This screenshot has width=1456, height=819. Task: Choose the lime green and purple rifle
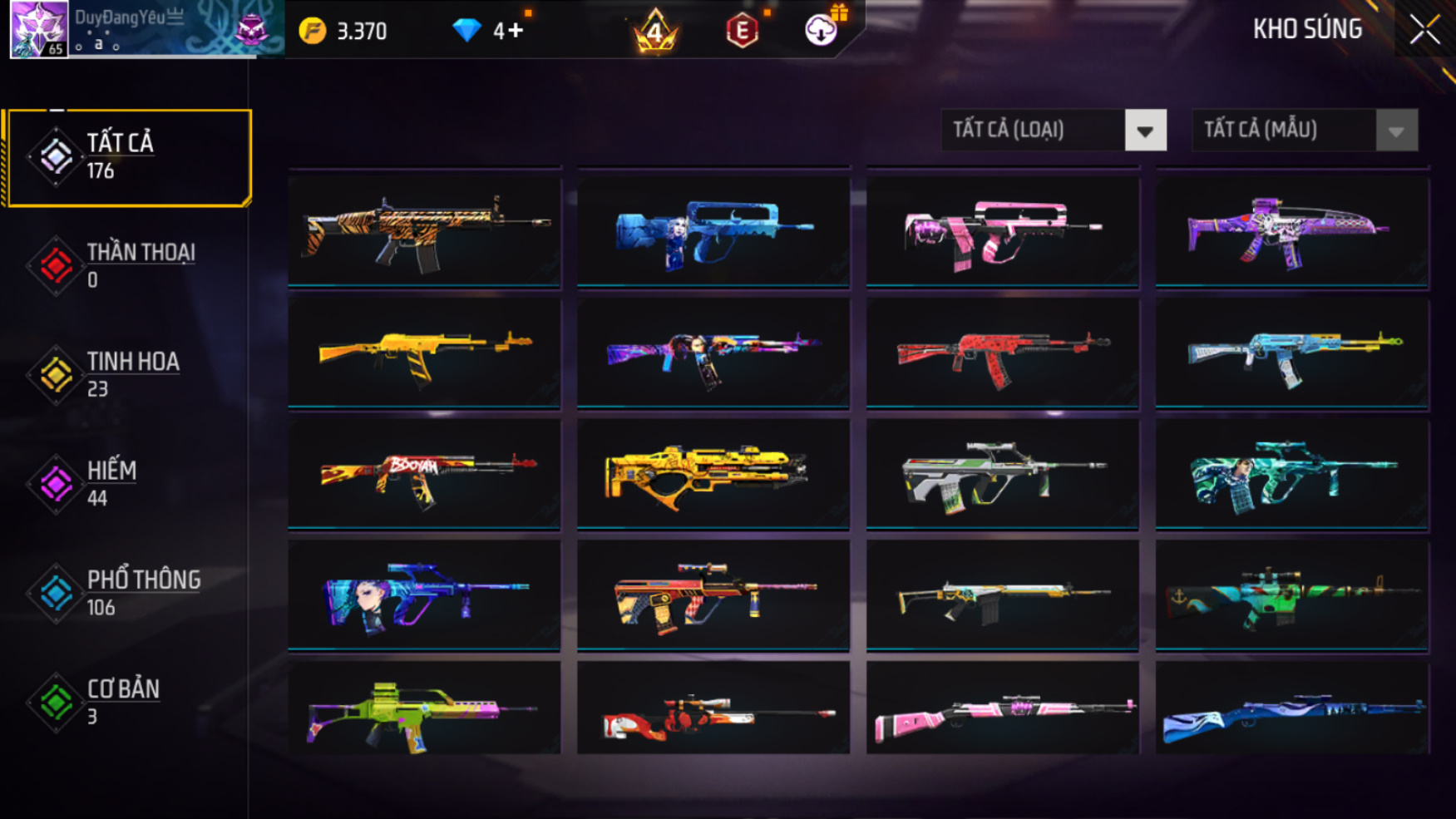(424, 710)
